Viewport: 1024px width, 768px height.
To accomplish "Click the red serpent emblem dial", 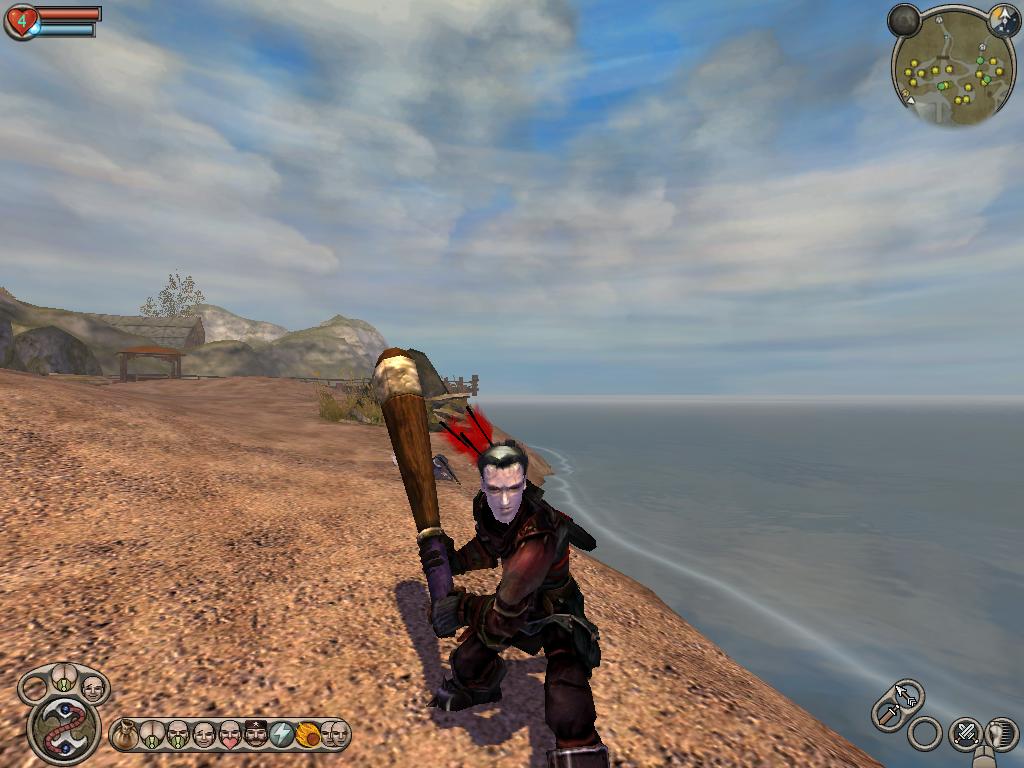I will click(x=64, y=729).
